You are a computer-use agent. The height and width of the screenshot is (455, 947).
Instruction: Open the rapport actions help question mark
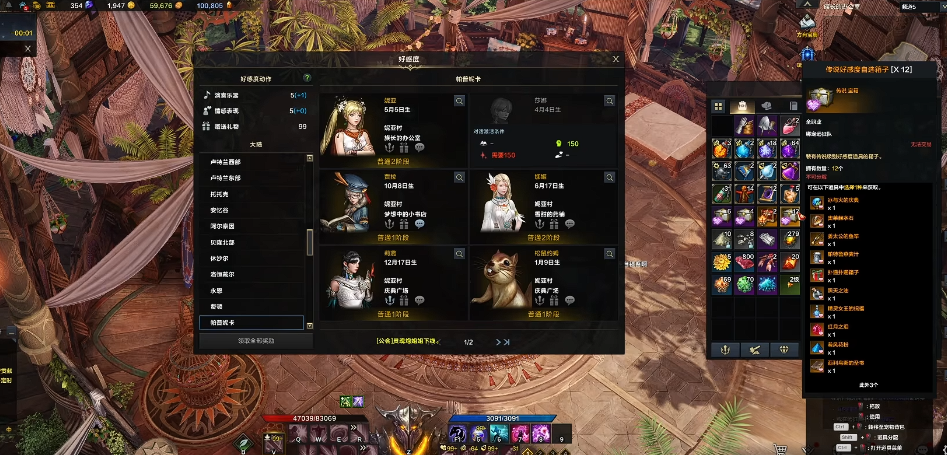[306, 77]
